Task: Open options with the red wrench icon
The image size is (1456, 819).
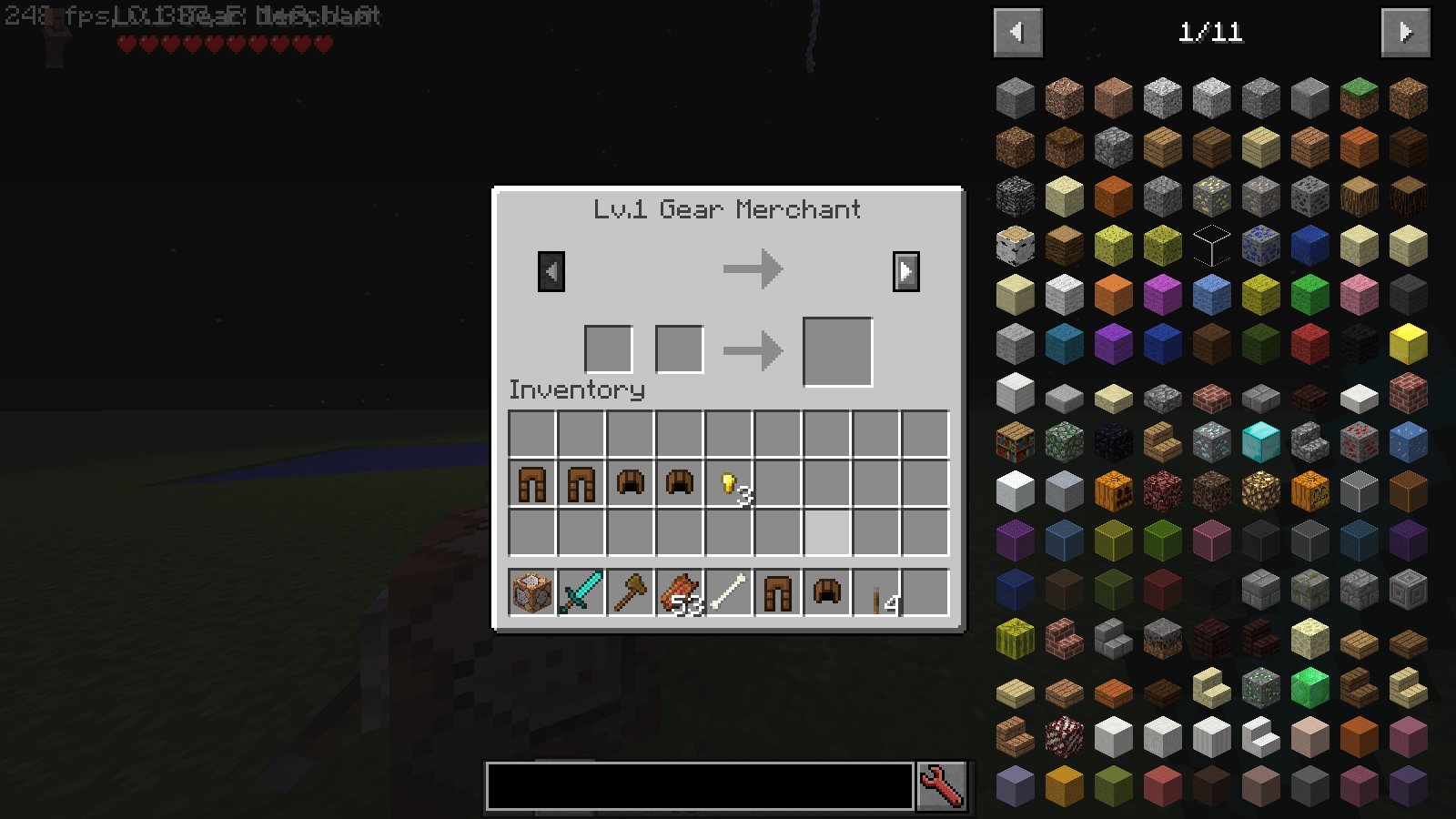Action: (x=940, y=784)
